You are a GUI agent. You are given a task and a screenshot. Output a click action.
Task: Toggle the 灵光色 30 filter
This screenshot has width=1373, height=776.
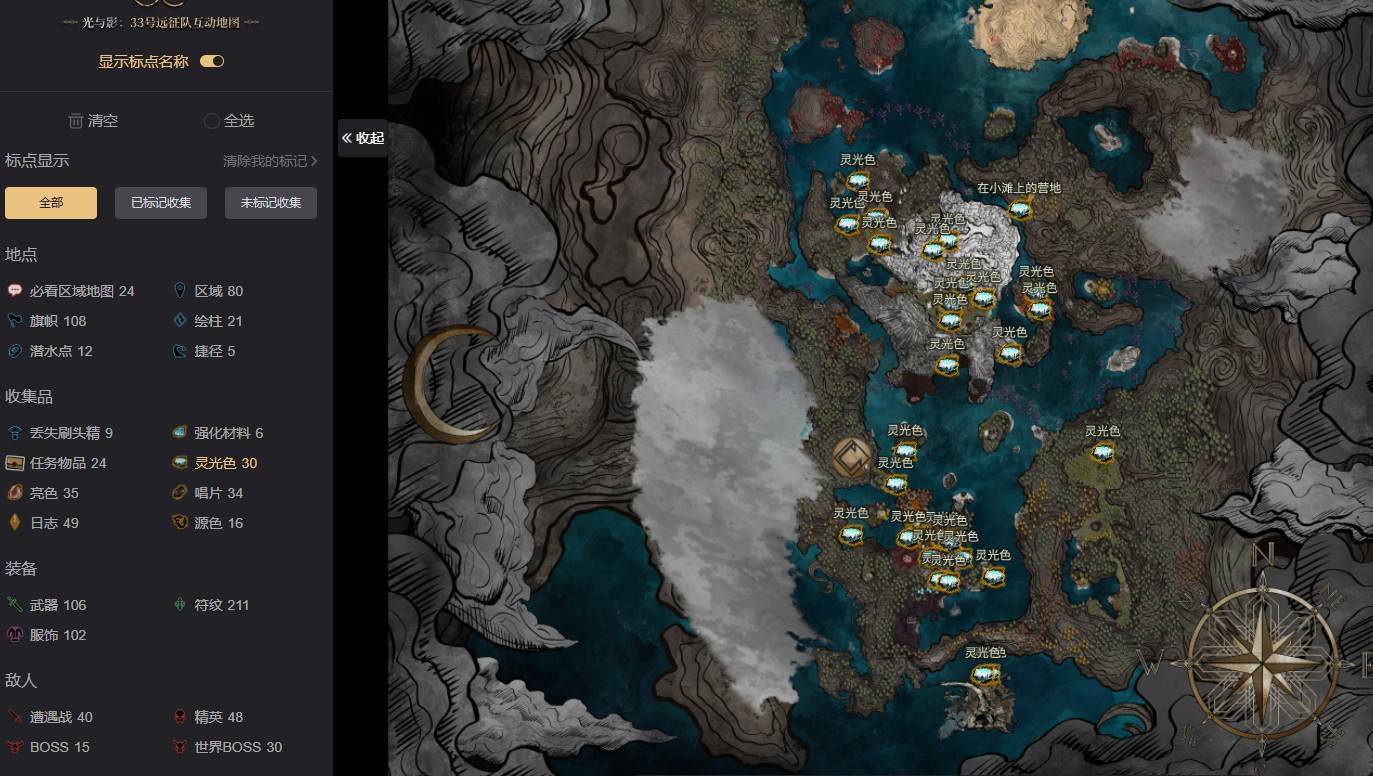214,463
